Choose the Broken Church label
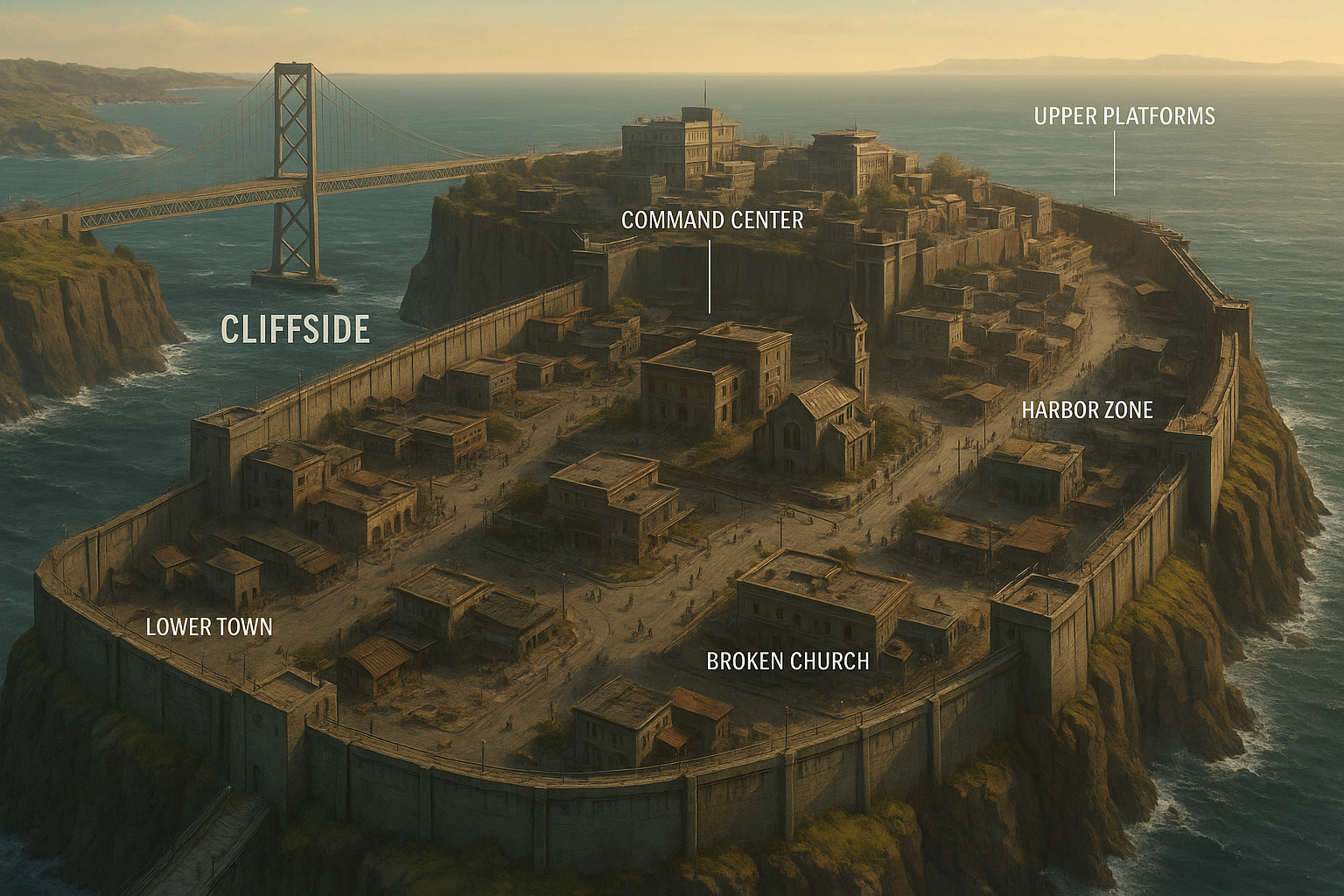The width and height of the screenshot is (1344, 896). pyautogui.click(x=787, y=661)
